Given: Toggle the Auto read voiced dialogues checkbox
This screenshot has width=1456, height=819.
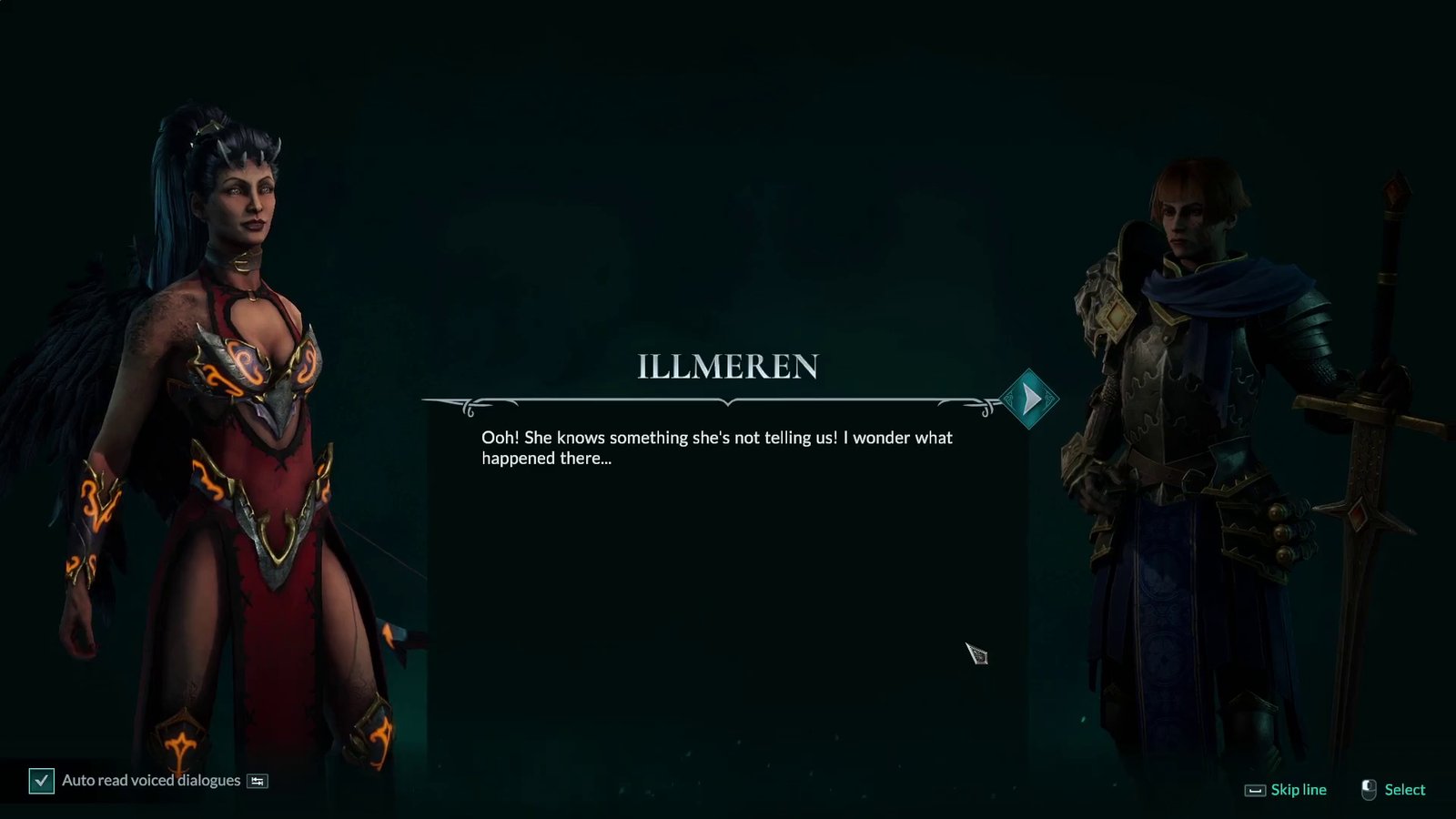Looking at the screenshot, I should (42, 781).
